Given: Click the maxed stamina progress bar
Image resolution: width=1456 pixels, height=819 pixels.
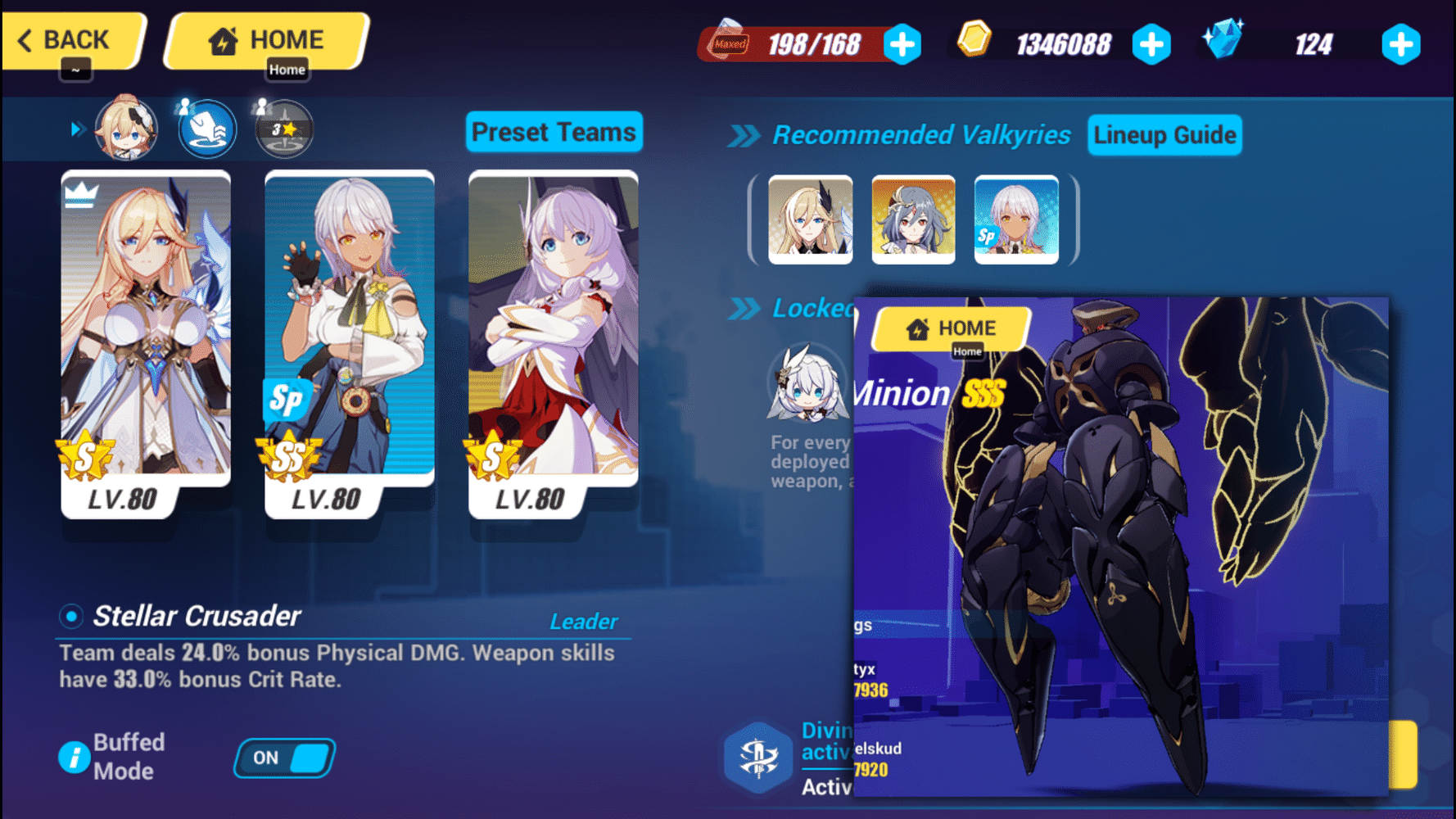Looking at the screenshot, I should pos(798,44).
